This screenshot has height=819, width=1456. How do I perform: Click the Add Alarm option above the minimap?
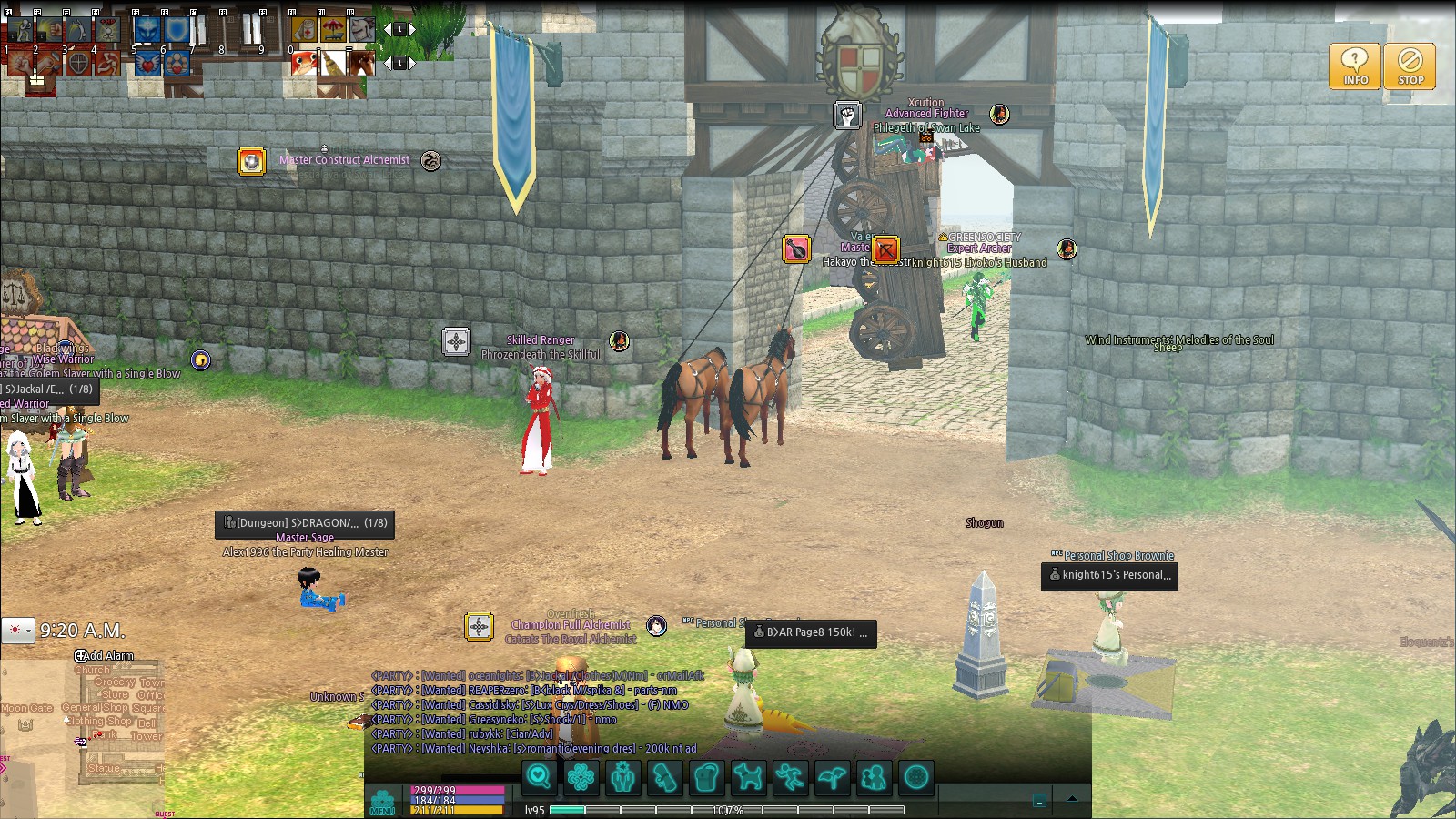106,656
